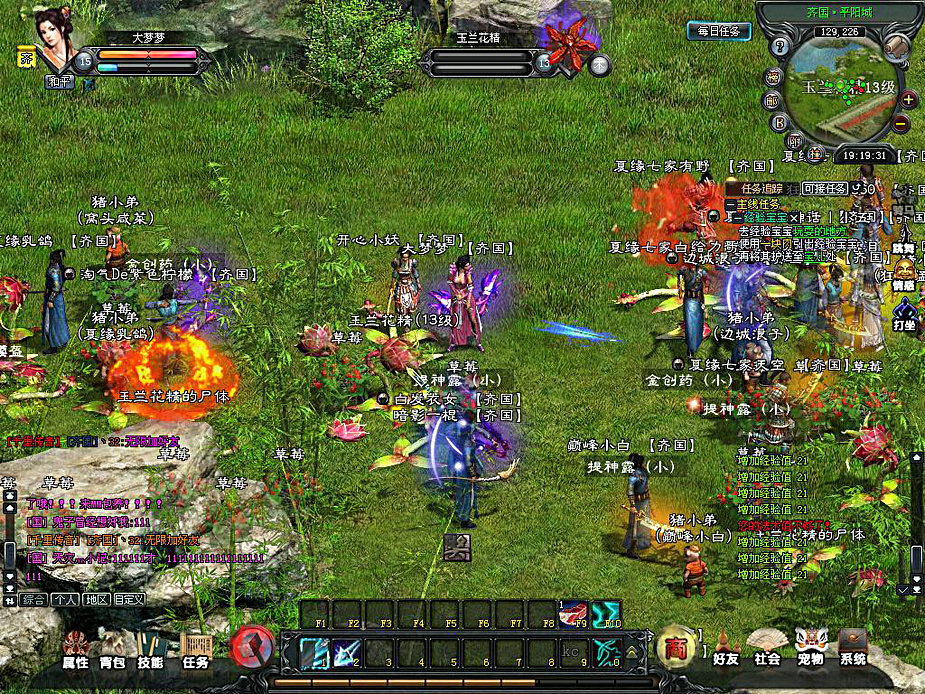Click the question mark help button
The image size is (925, 694).
782,47
